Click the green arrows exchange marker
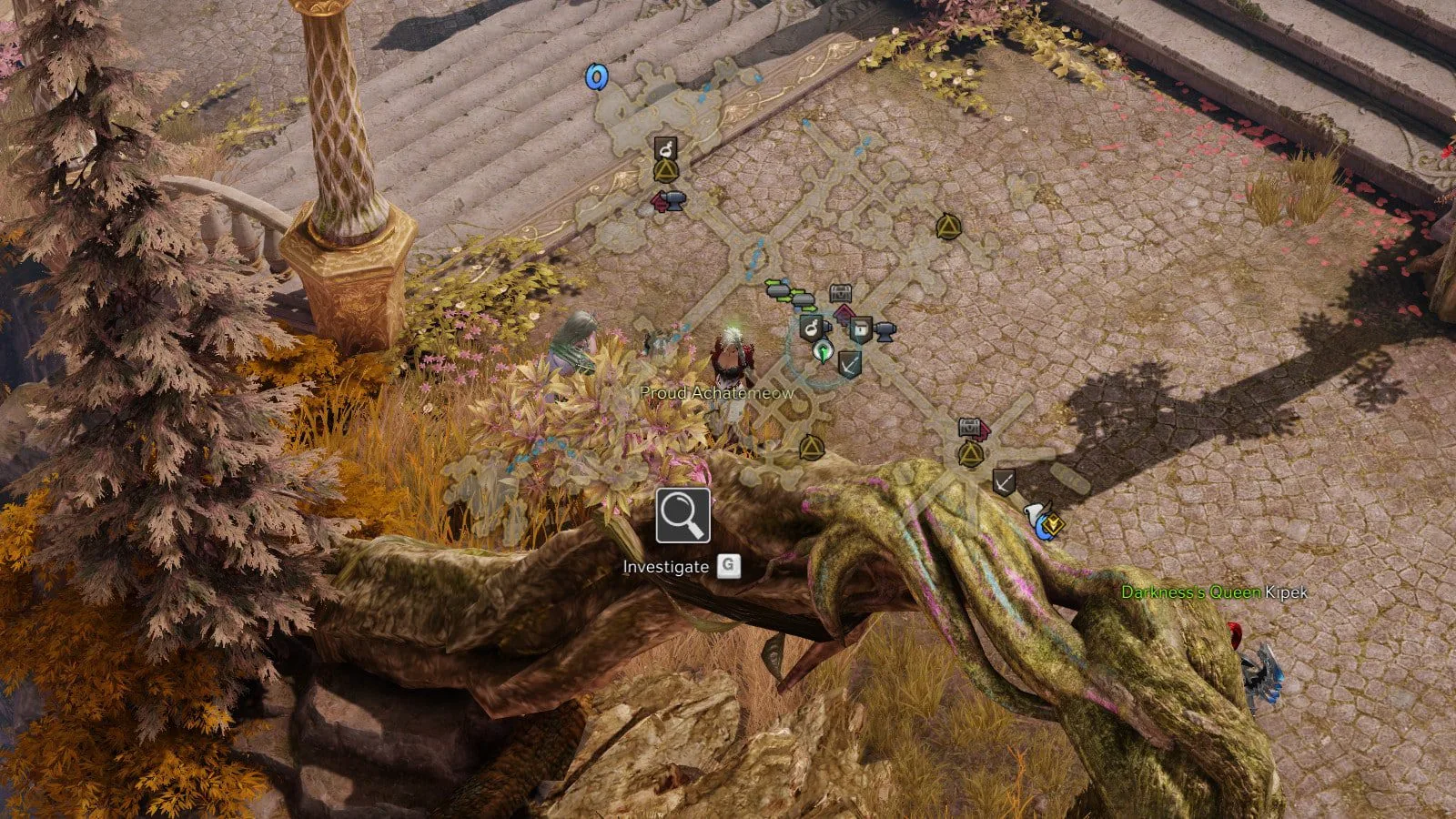 click(778, 288)
